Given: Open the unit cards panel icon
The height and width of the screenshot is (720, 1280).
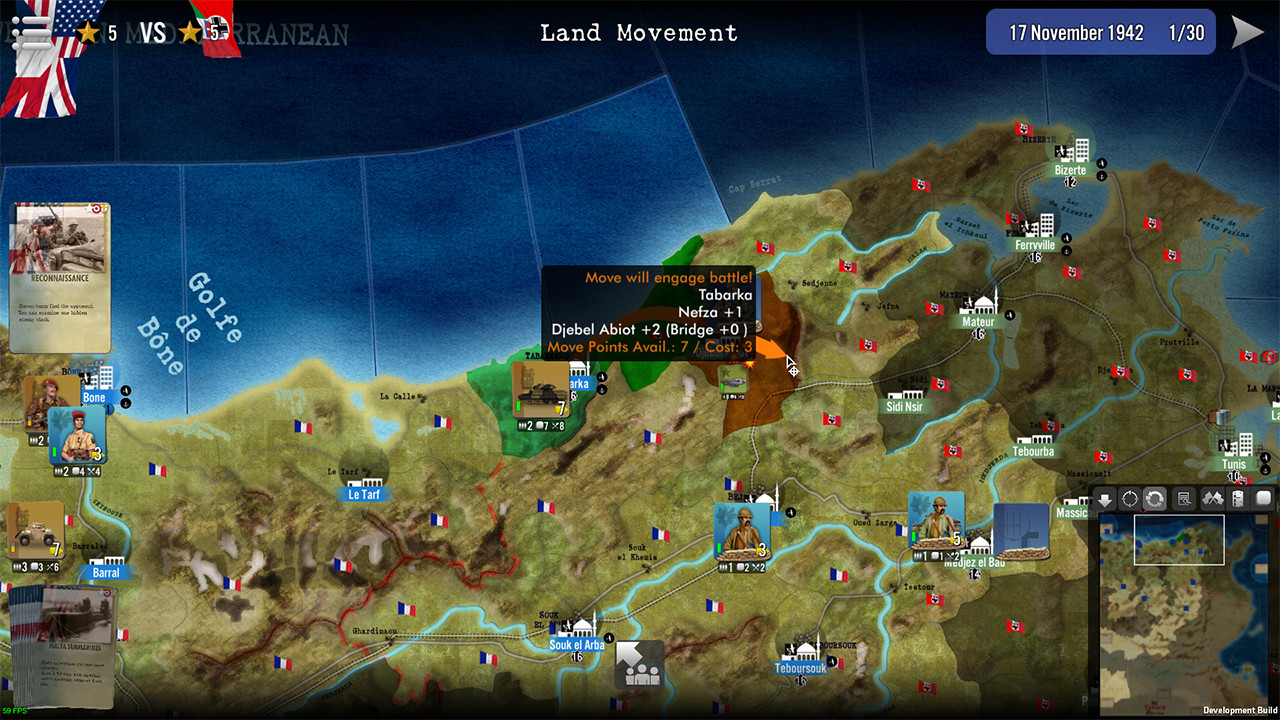Looking at the screenshot, I should pos(1238,498).
